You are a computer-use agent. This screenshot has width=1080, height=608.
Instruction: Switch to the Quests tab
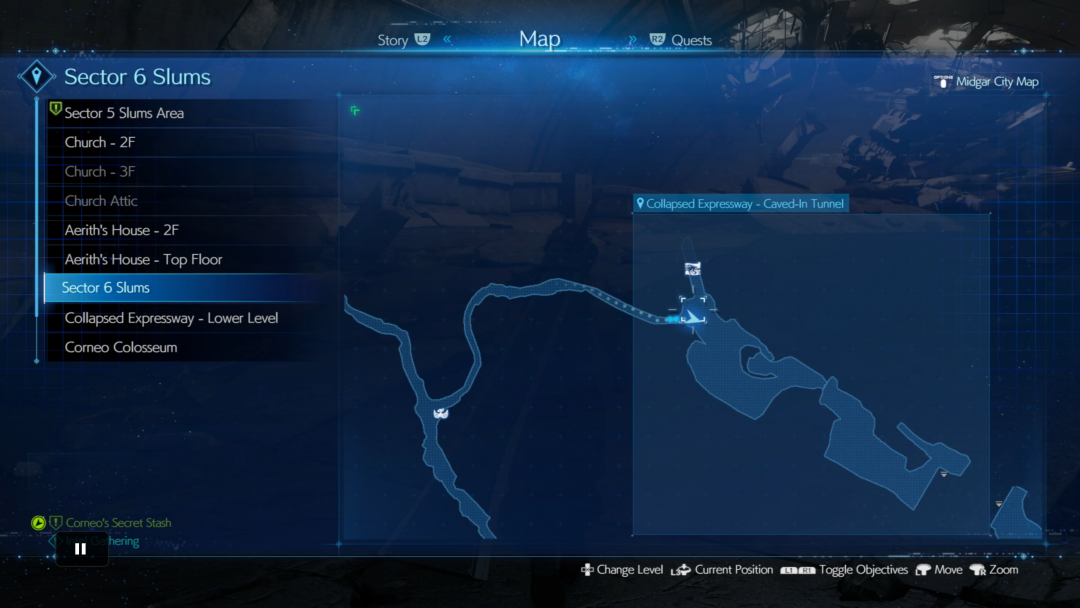[x=691, y=41]
